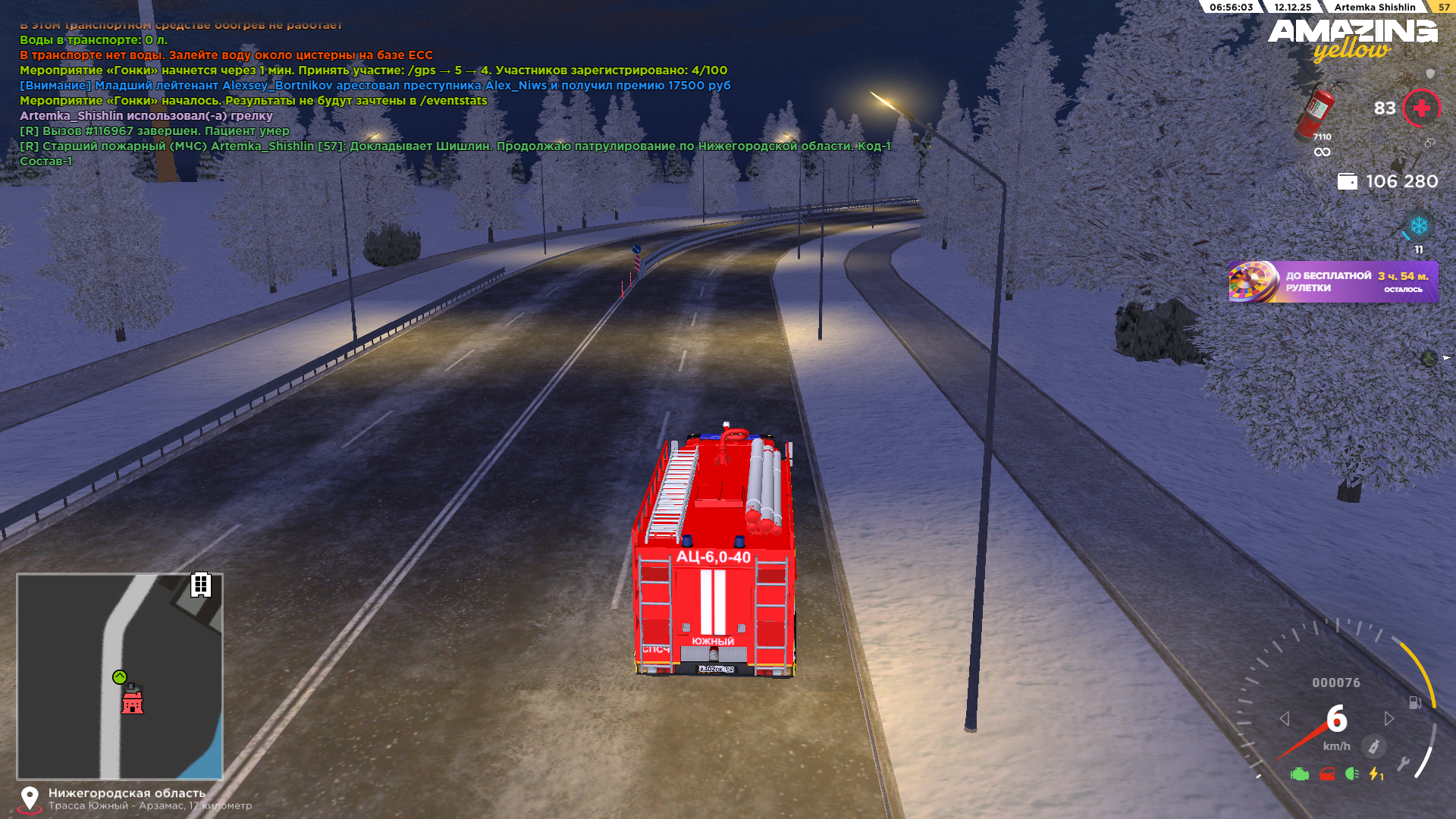Click the radio report chat message
The image size is (1456, 819).
[x=455, y=146]
